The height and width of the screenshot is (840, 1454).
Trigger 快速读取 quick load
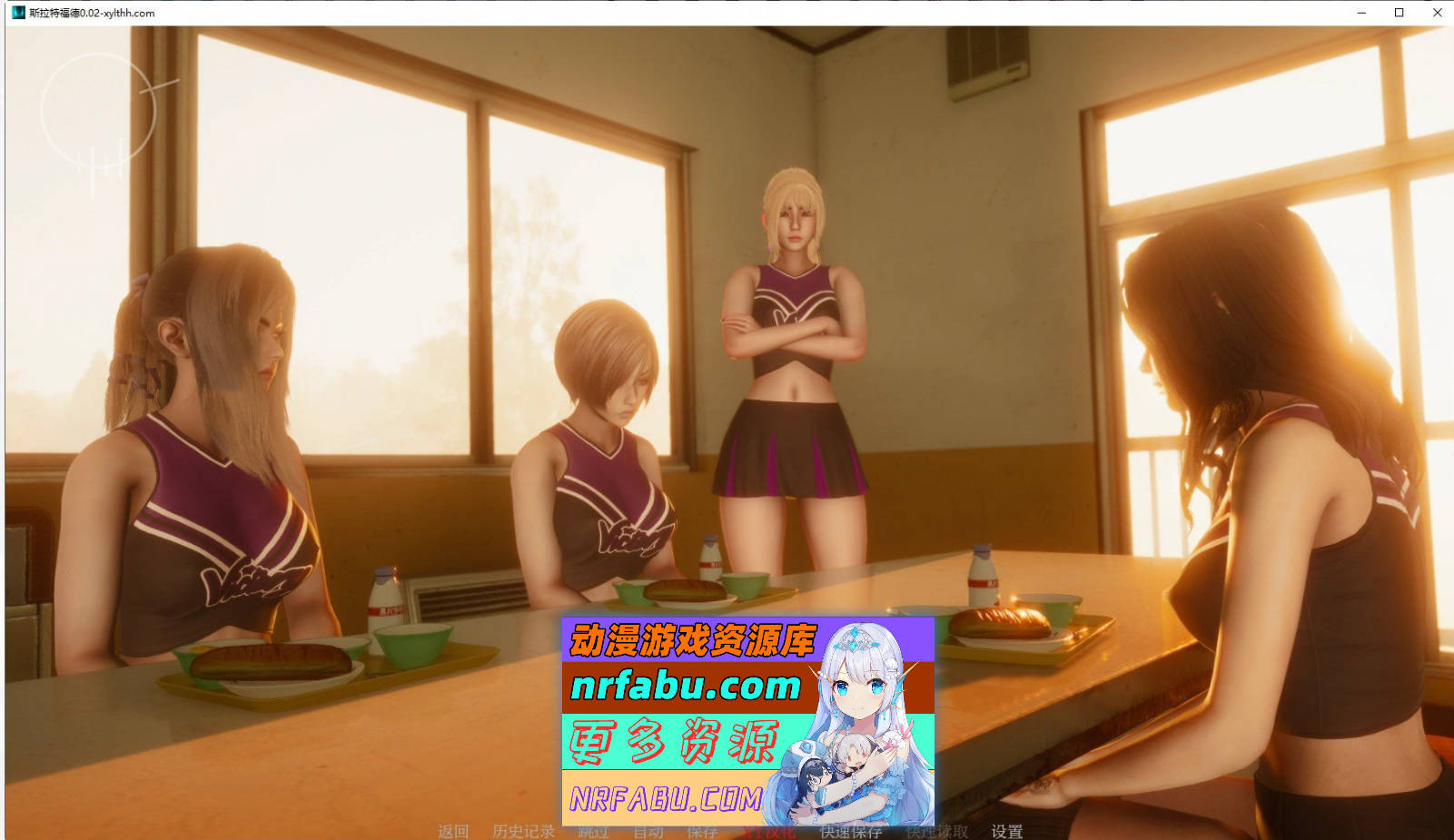(937, 831)
